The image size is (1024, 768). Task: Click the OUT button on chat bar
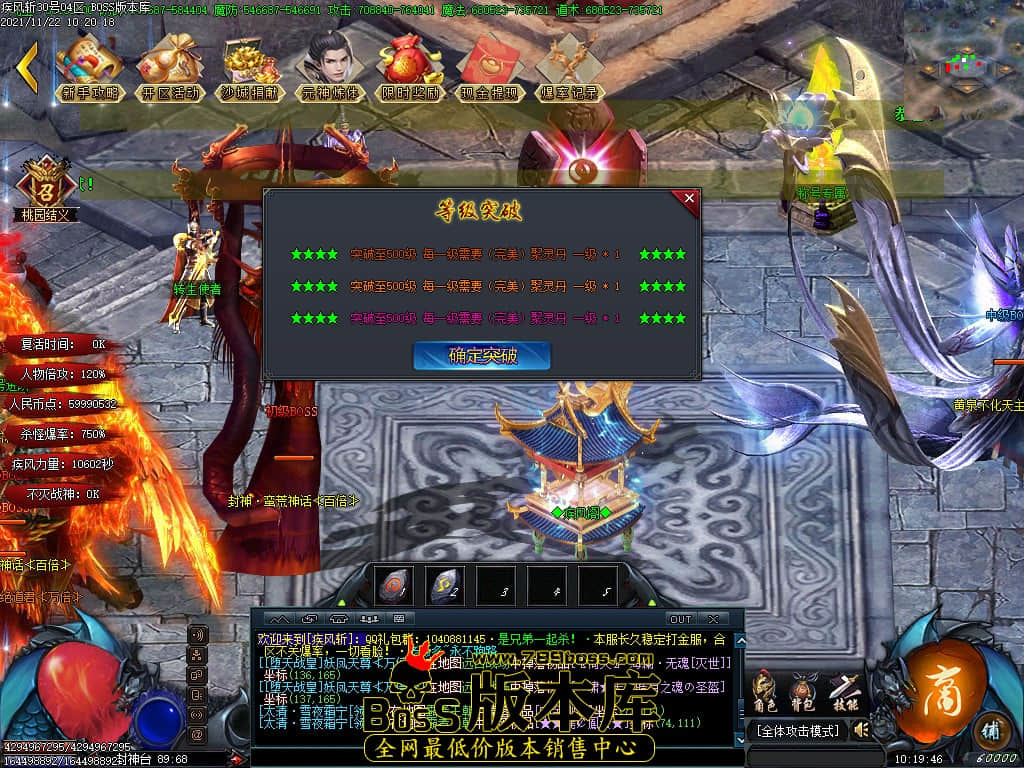(x=680, y=619)
